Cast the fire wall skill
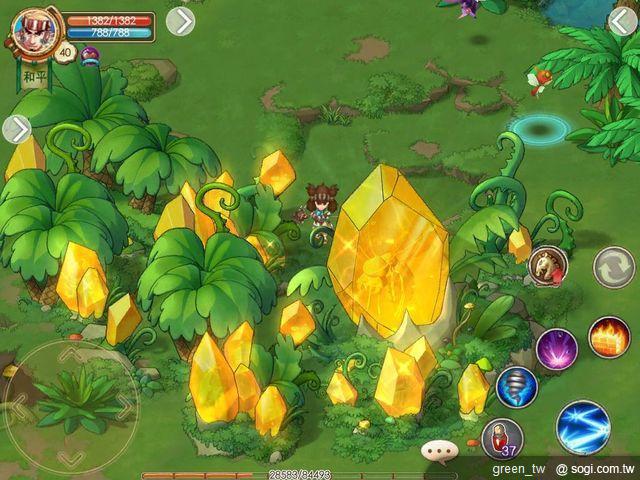 coord(609,337)
